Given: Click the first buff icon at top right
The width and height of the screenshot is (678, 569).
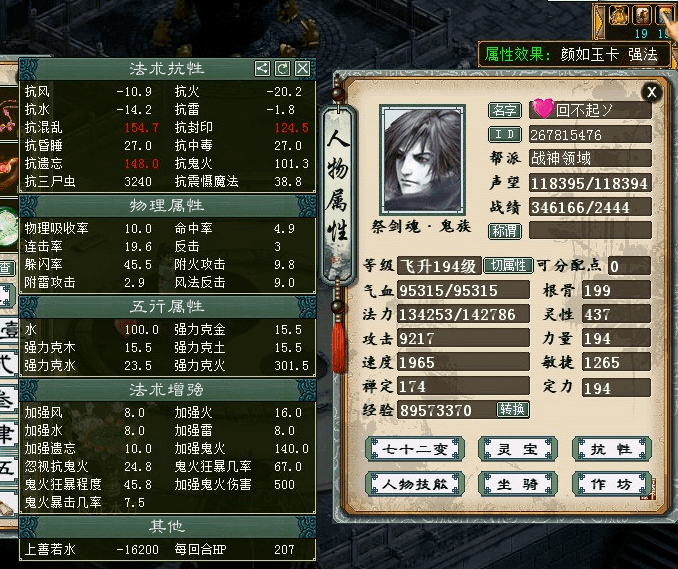Looking at the screenshot, I should click(619, 15).
